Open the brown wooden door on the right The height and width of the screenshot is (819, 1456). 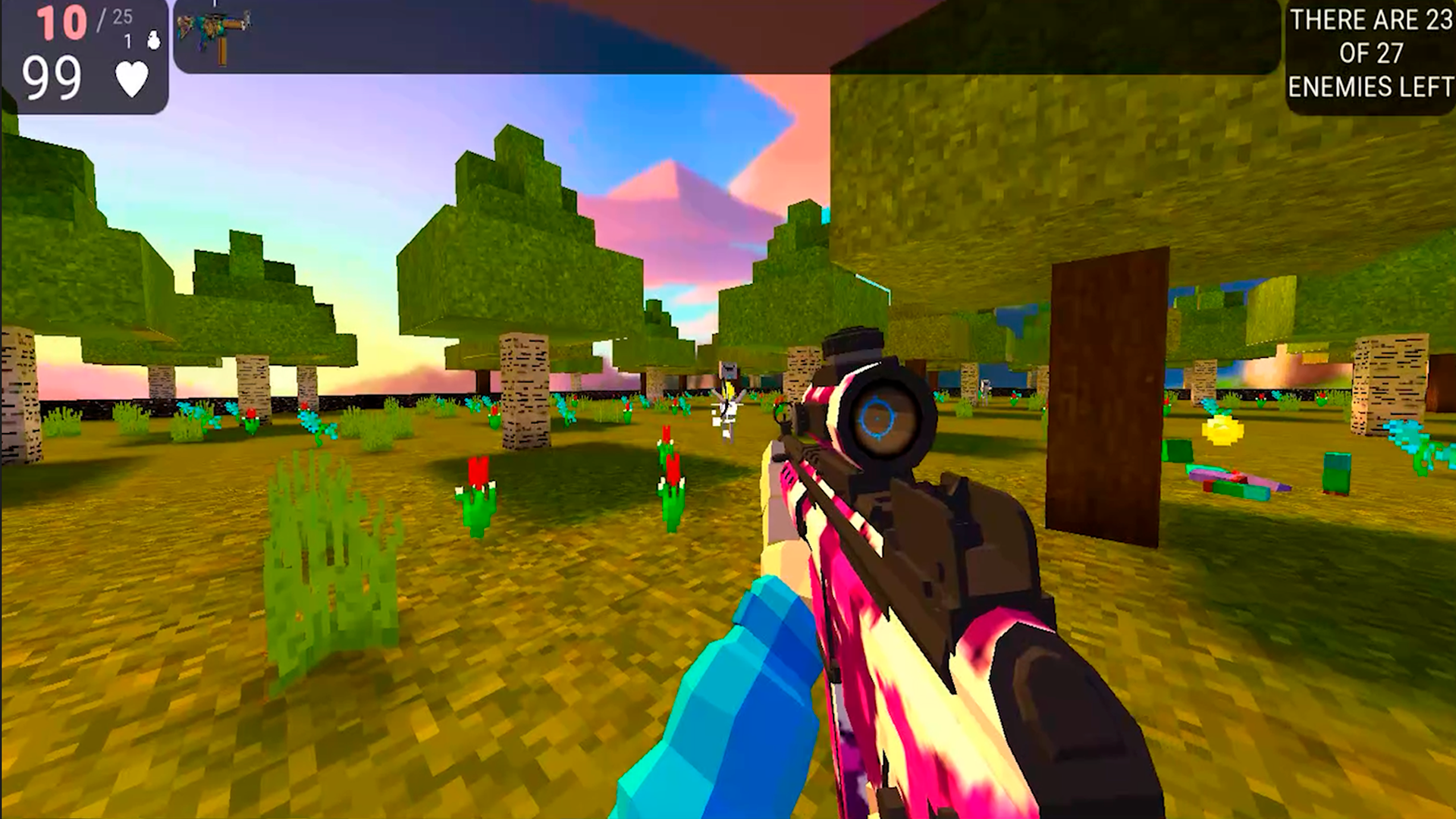pyautogui.click(x=1107, y=394)
